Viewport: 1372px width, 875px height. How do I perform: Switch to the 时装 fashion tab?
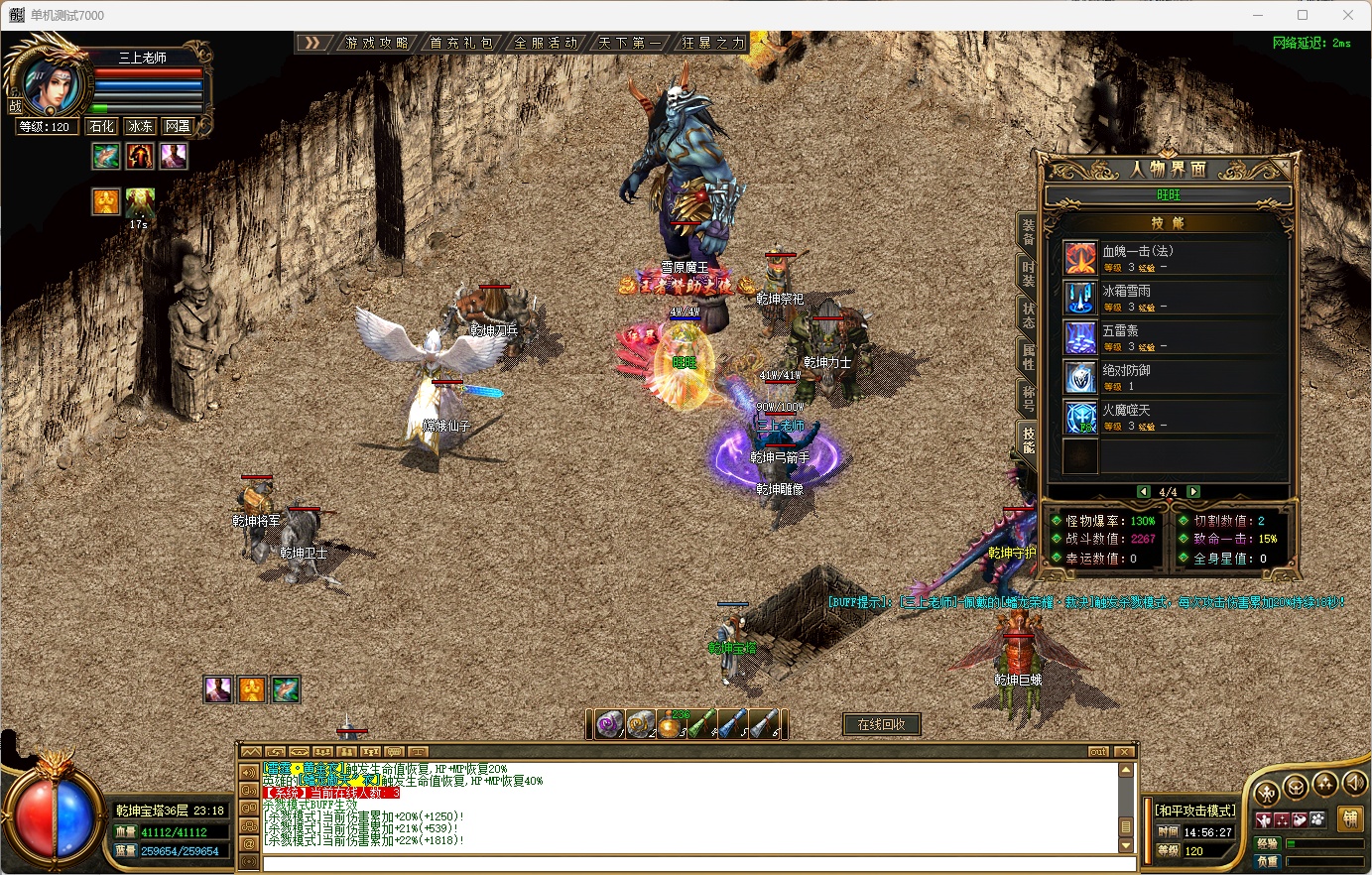coord(1029,274)
